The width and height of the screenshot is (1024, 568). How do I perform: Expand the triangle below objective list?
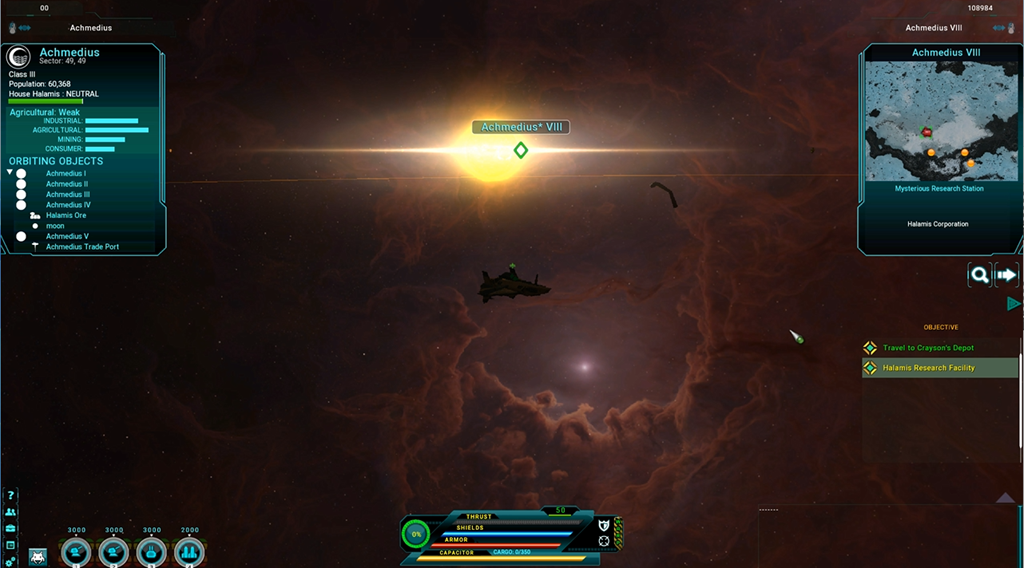tap(1005, 497)
